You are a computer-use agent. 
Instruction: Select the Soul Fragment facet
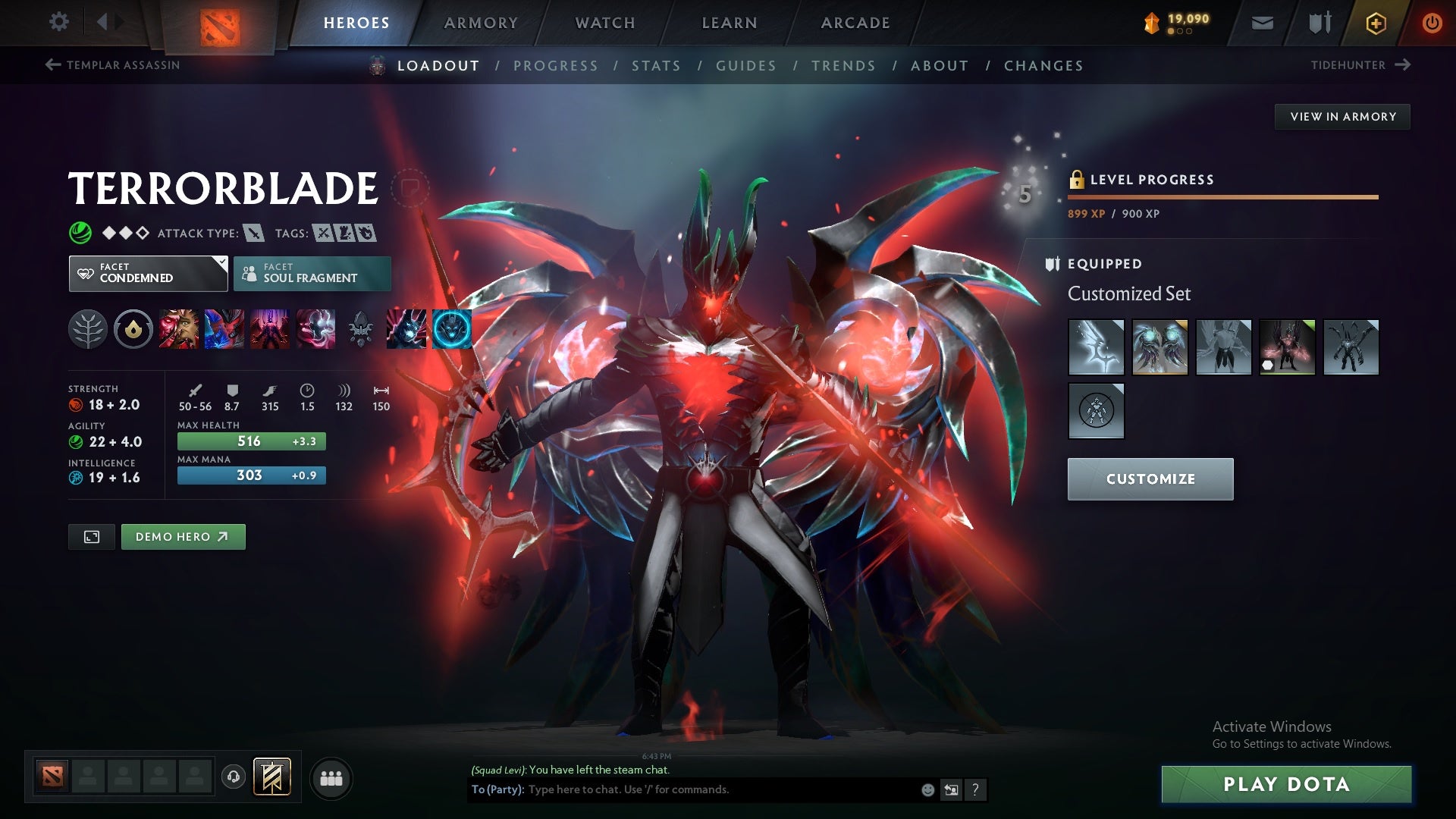(x=312, y=273)
